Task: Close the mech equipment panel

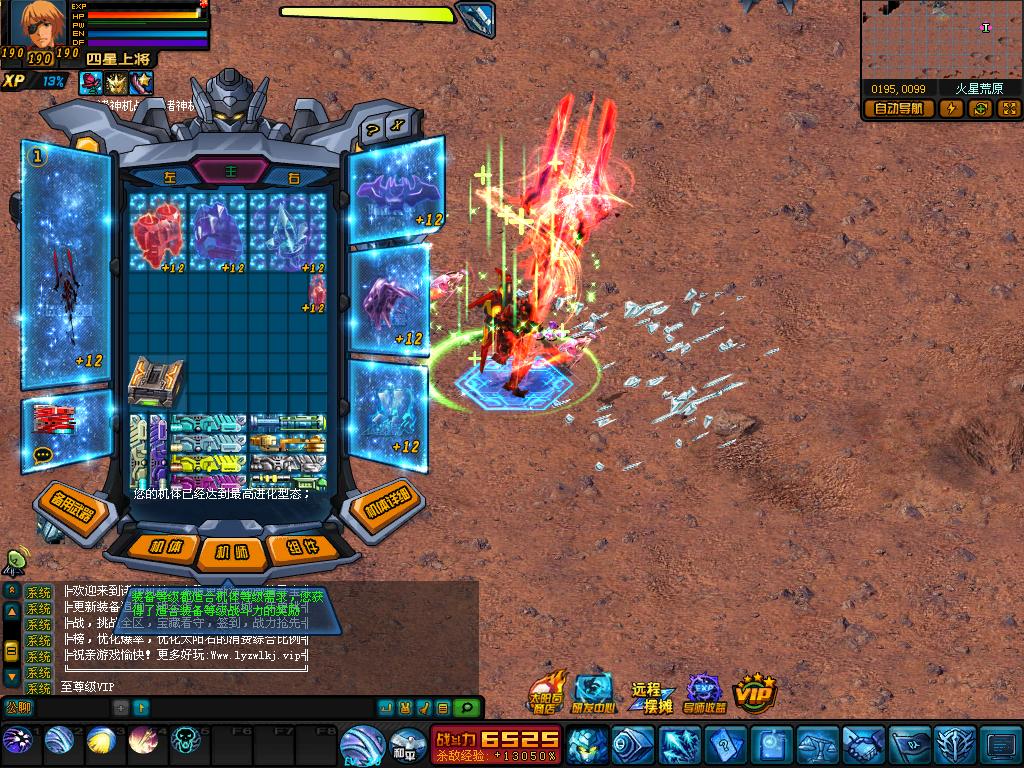Action: click(x=398, y=127)
